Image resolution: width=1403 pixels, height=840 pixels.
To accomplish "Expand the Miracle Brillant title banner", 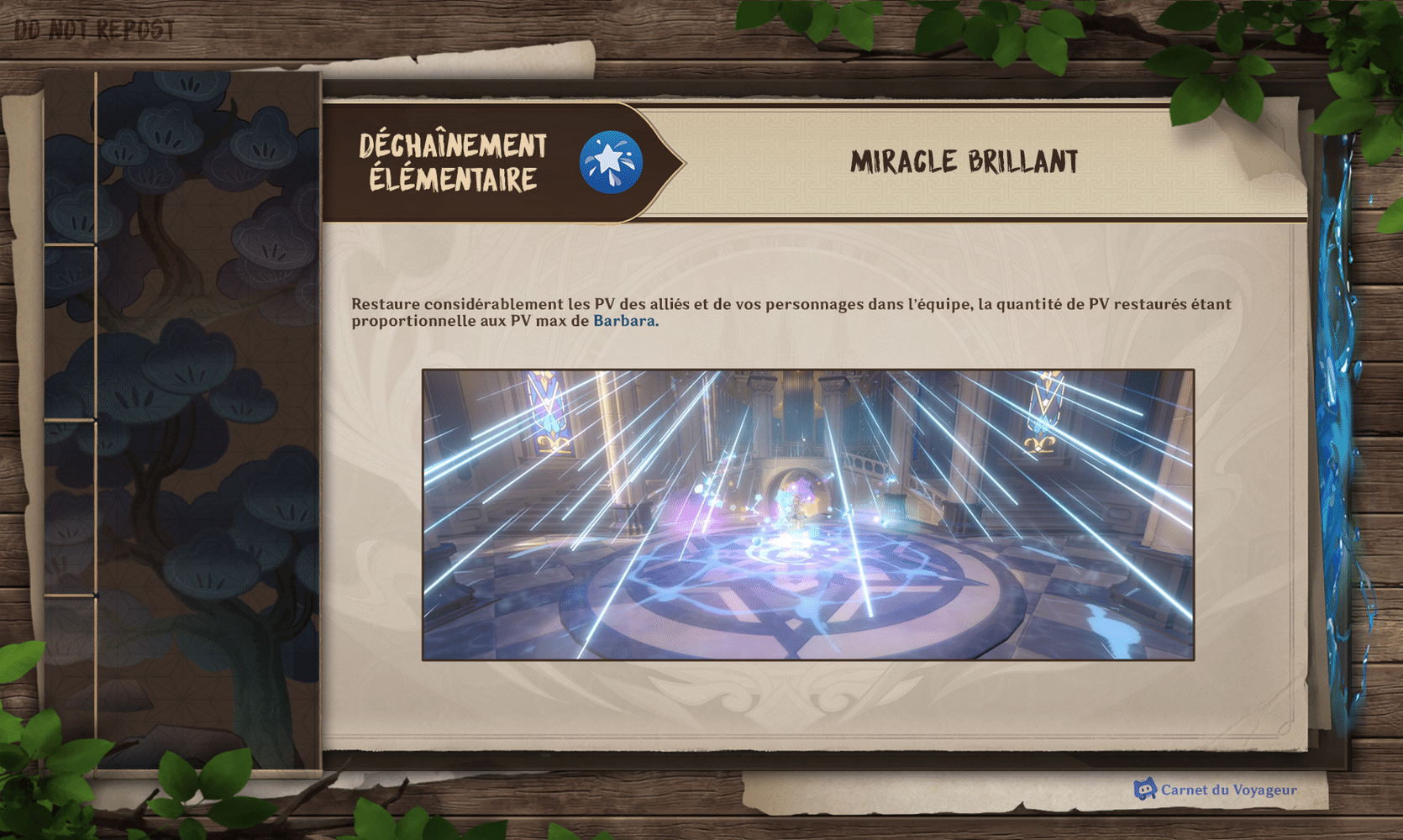I will point(964,160).
